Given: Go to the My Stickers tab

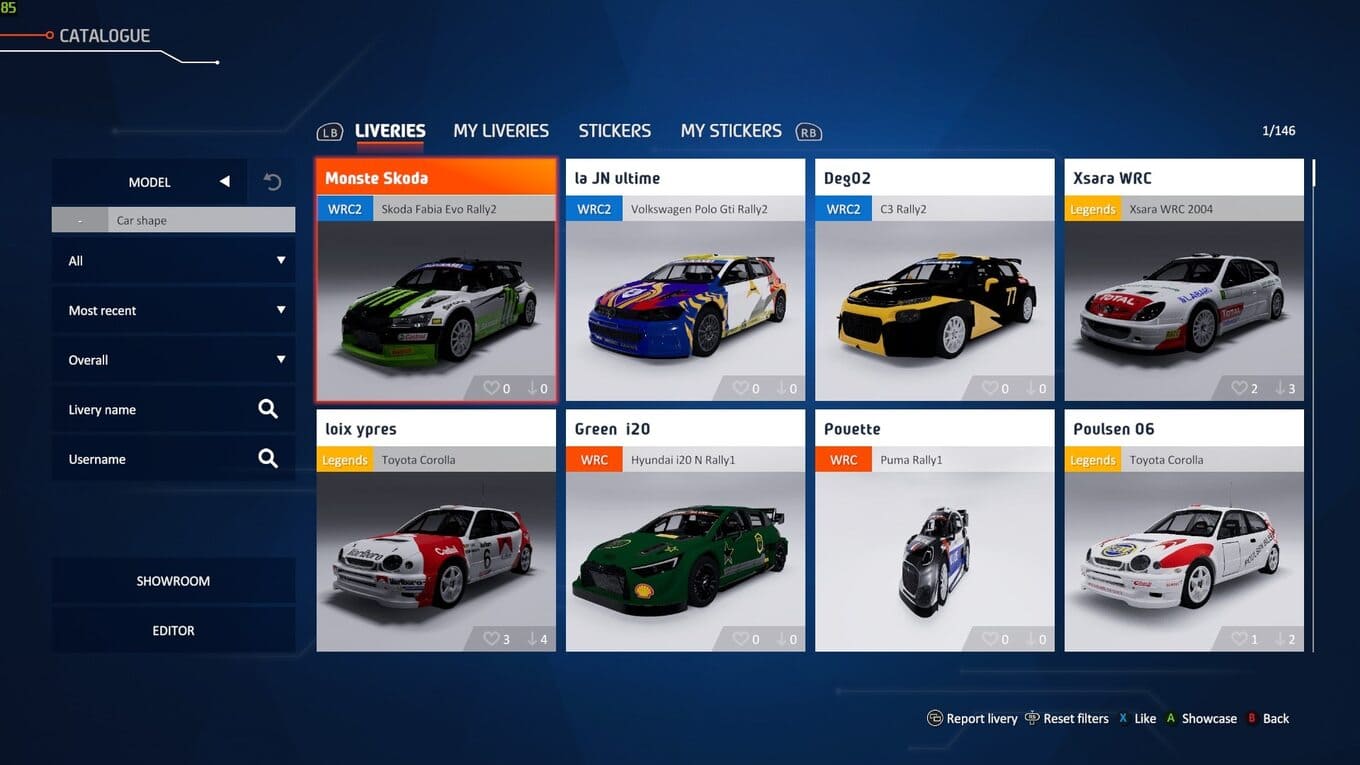Looking at the screenshot, I should (x=730, y=131).
